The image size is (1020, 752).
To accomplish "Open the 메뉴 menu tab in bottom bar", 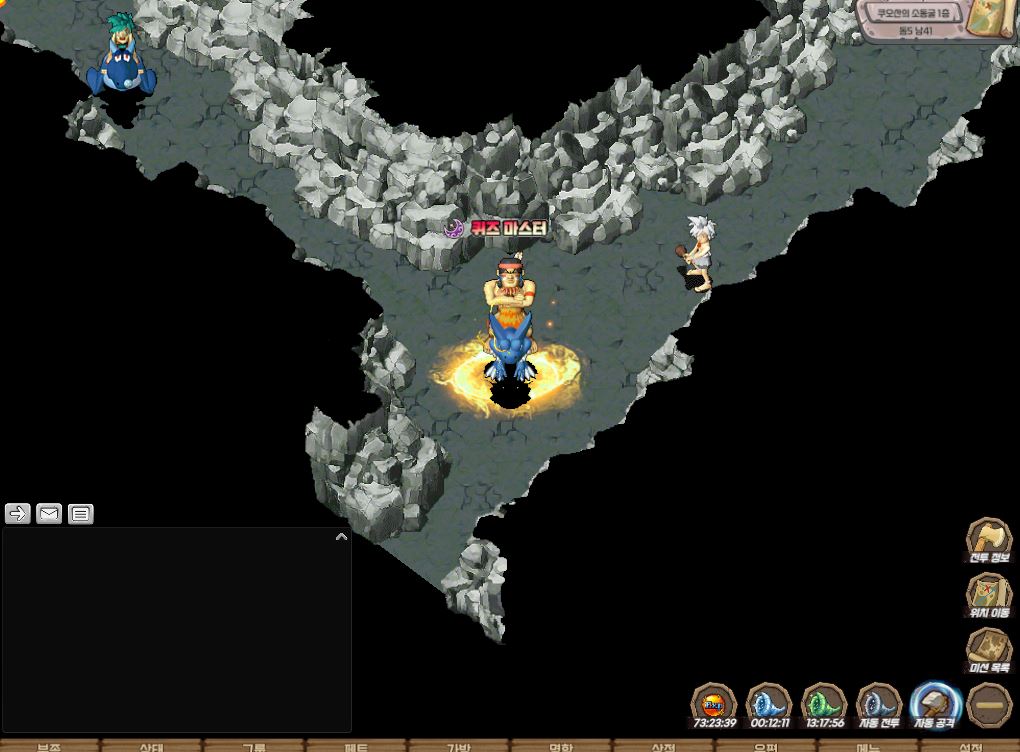I will click(867, 746).
